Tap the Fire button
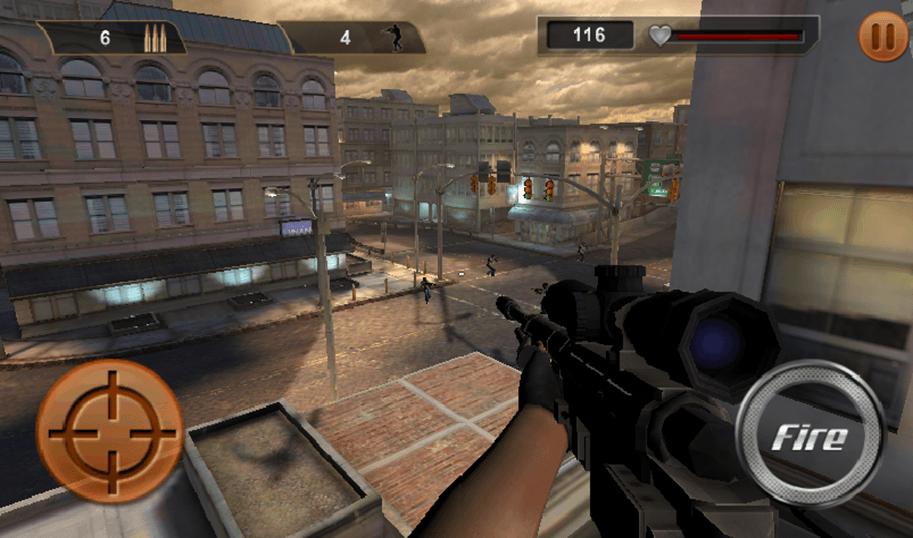 809,435
